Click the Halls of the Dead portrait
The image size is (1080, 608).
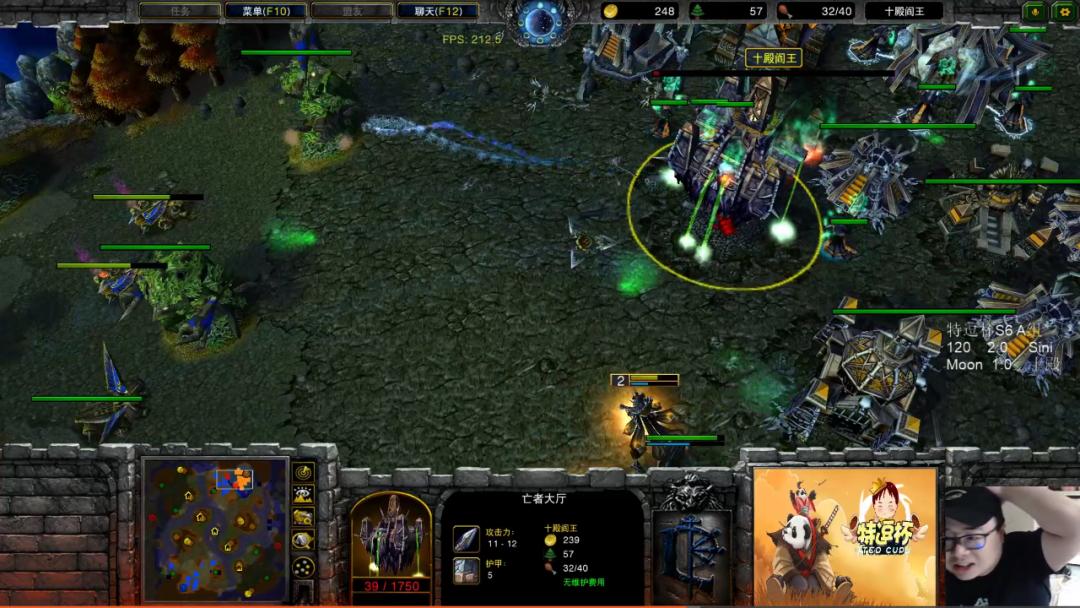390,534
